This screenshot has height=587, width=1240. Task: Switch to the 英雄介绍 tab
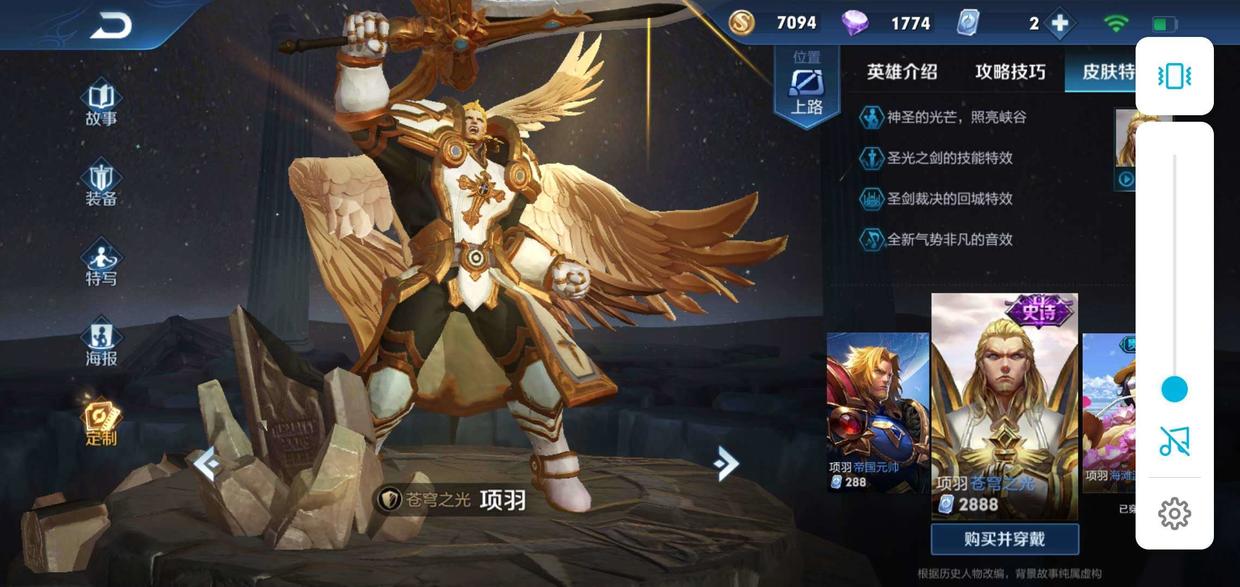click(x=902, y=72)
